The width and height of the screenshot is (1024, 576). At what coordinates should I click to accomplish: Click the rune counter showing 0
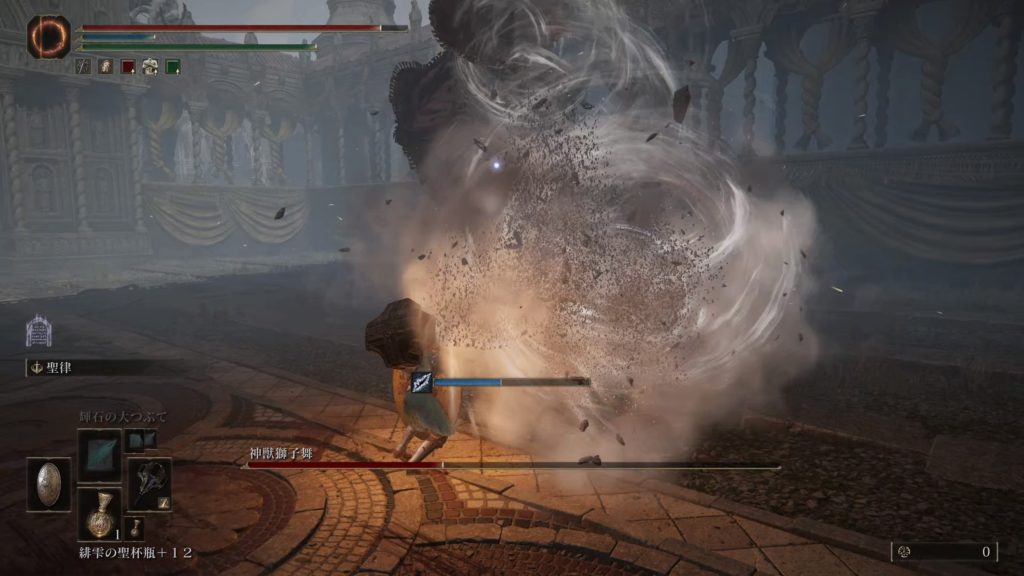click(944, 551)
